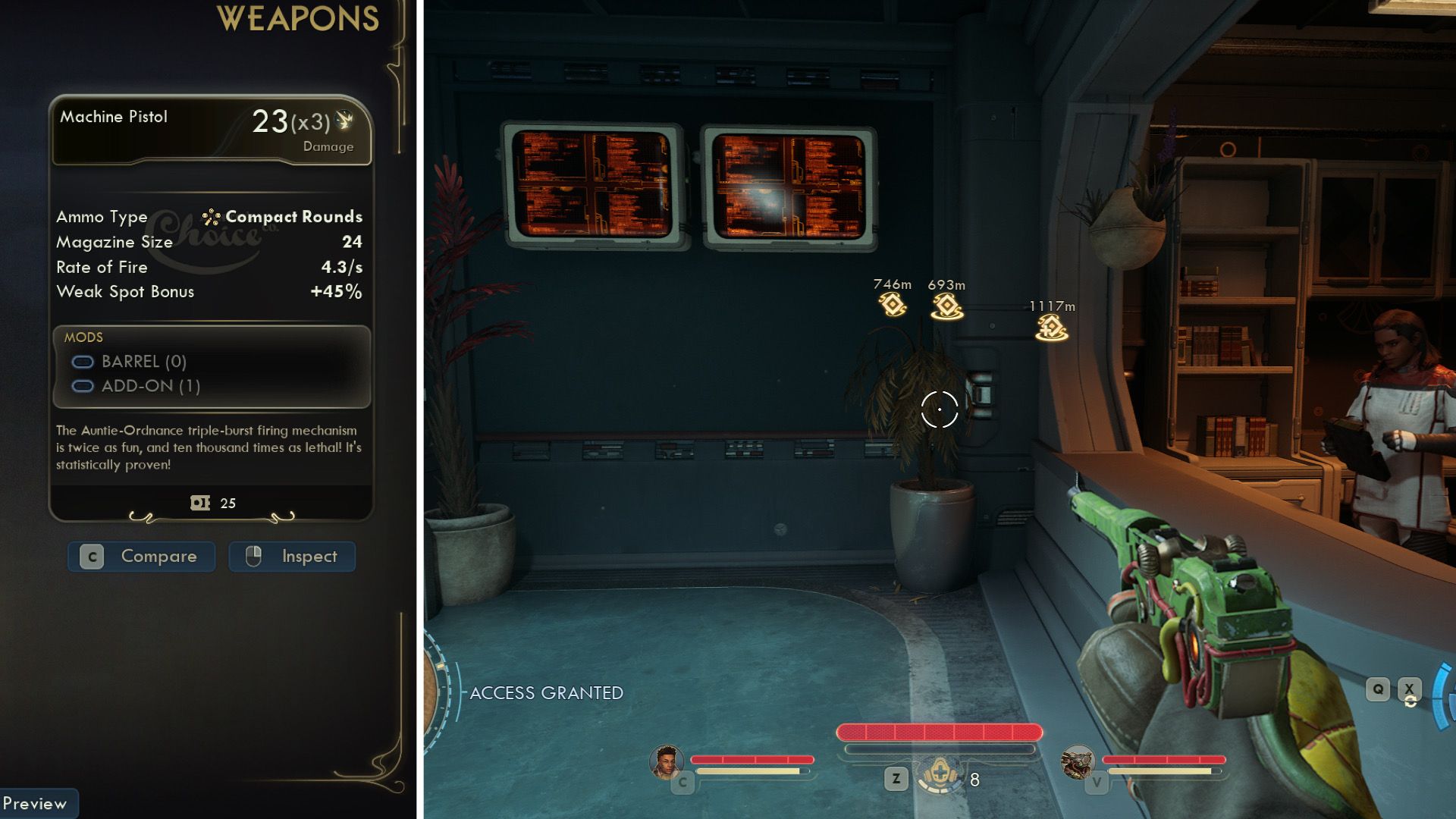The image size is (1456, 819).
Task: Use the medical inhaler icon
Action: [x=940, y=776]
